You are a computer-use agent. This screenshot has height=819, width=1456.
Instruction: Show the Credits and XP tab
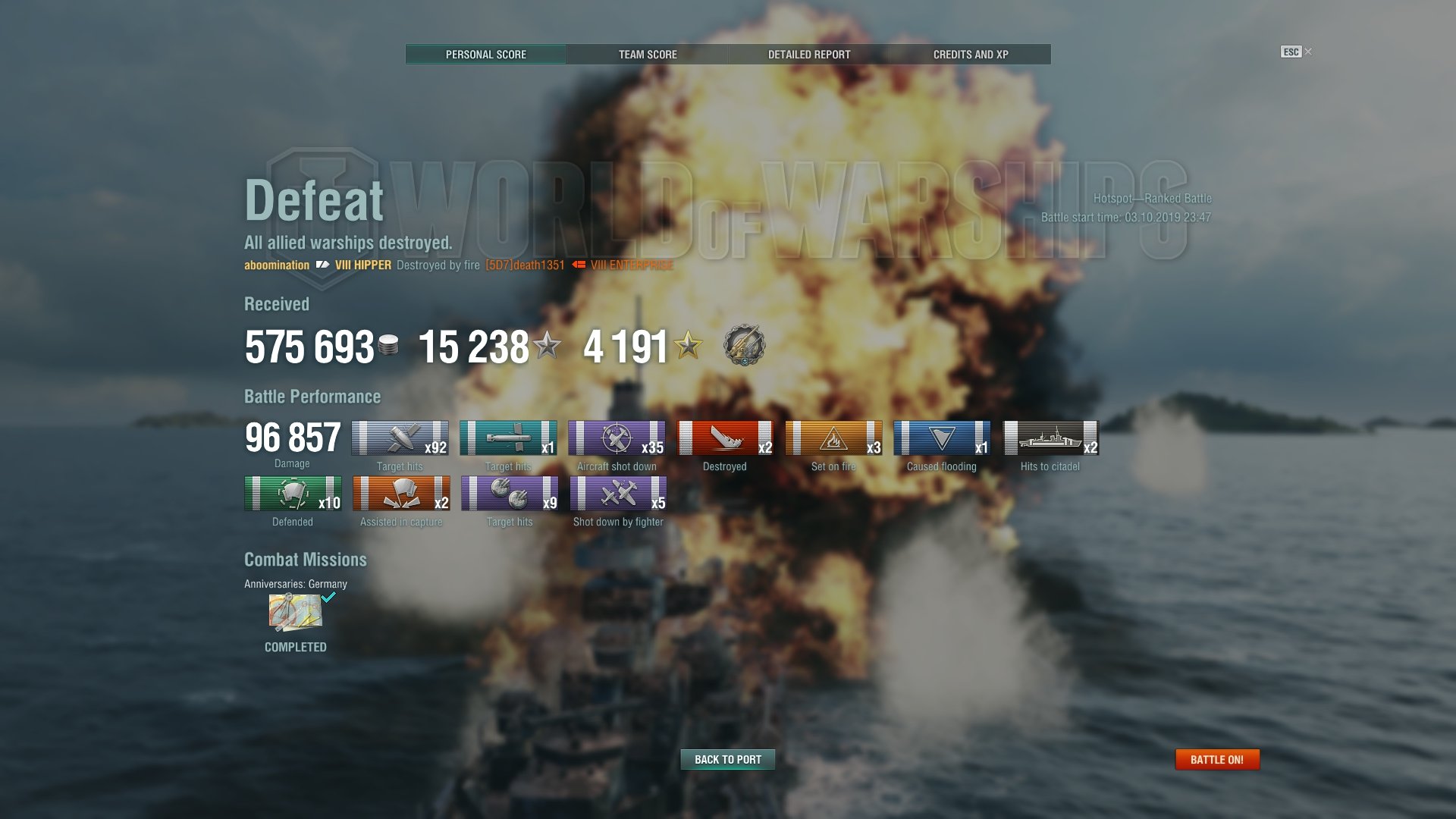point(970,55)
